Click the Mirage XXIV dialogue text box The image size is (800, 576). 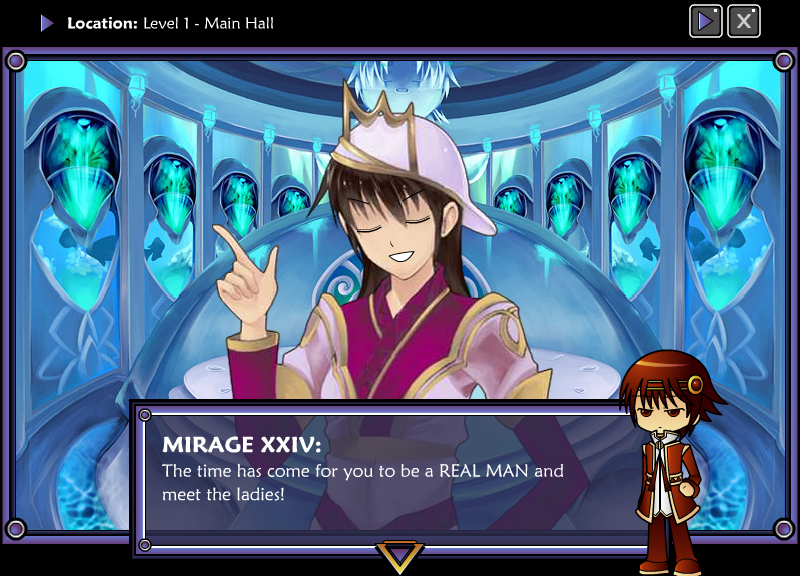tap(390, 476)
